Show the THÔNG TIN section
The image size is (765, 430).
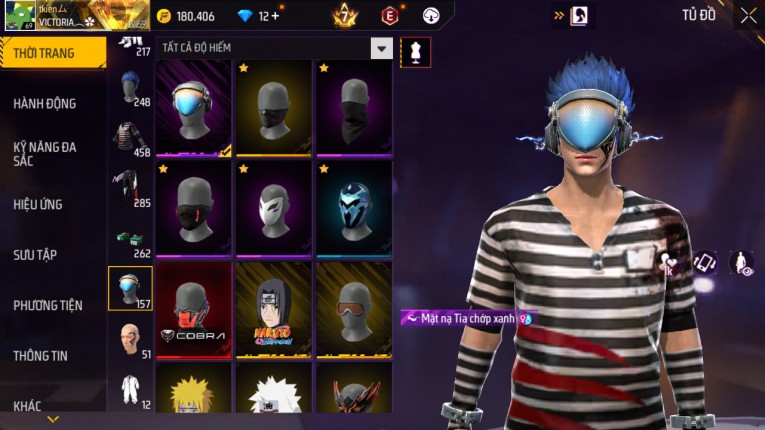point(40,355)
